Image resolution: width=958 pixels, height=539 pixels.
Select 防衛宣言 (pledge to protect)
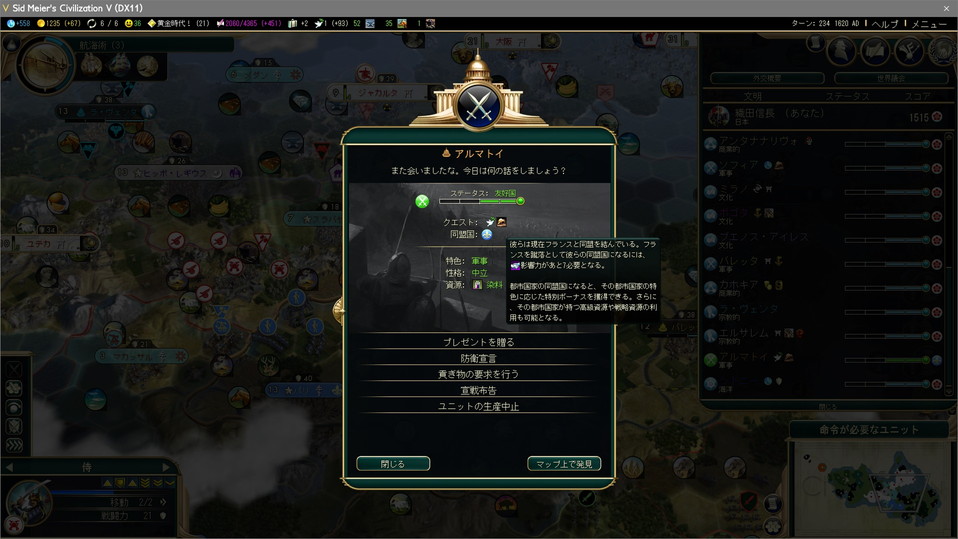click(x=478, y=358)
